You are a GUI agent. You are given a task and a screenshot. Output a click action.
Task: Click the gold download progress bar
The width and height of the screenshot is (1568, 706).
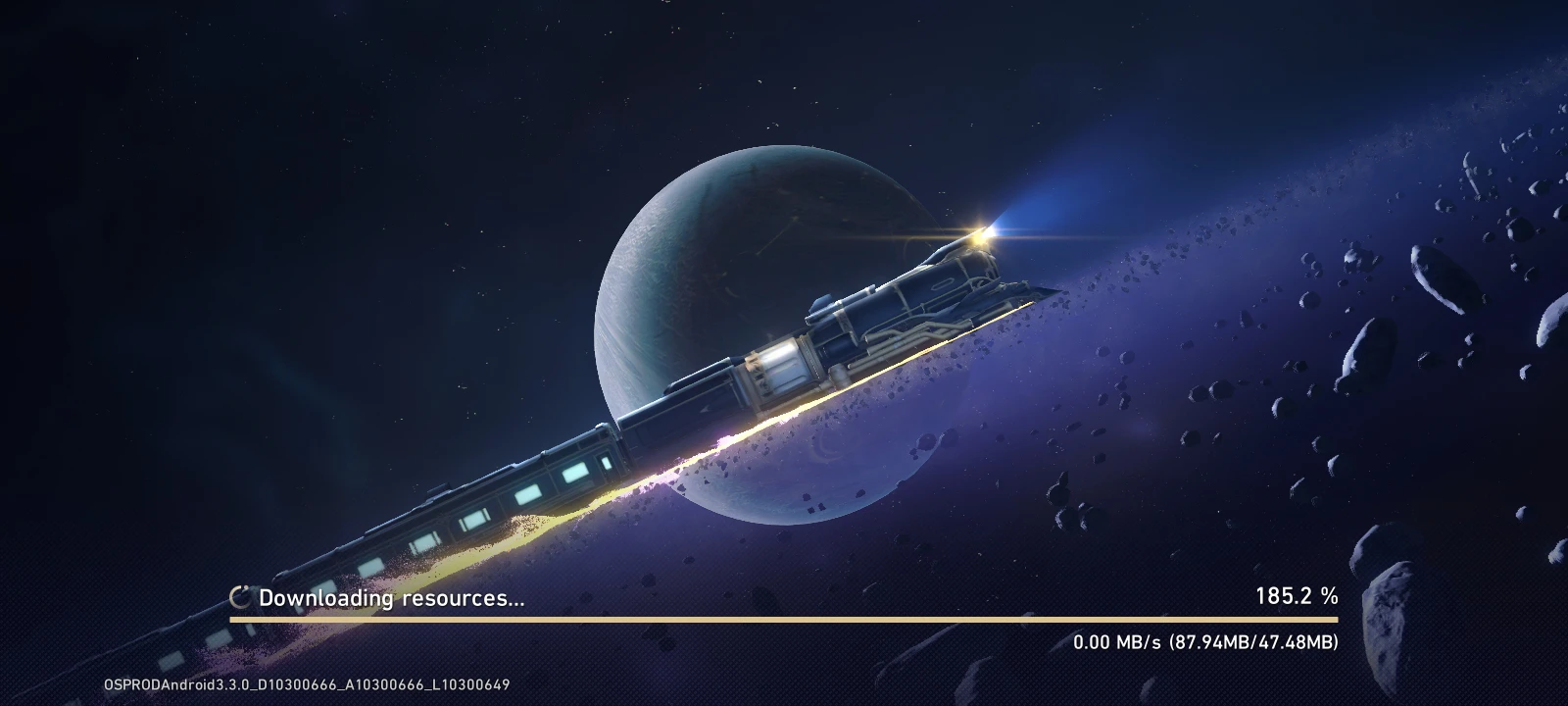(x=784, y=620)
